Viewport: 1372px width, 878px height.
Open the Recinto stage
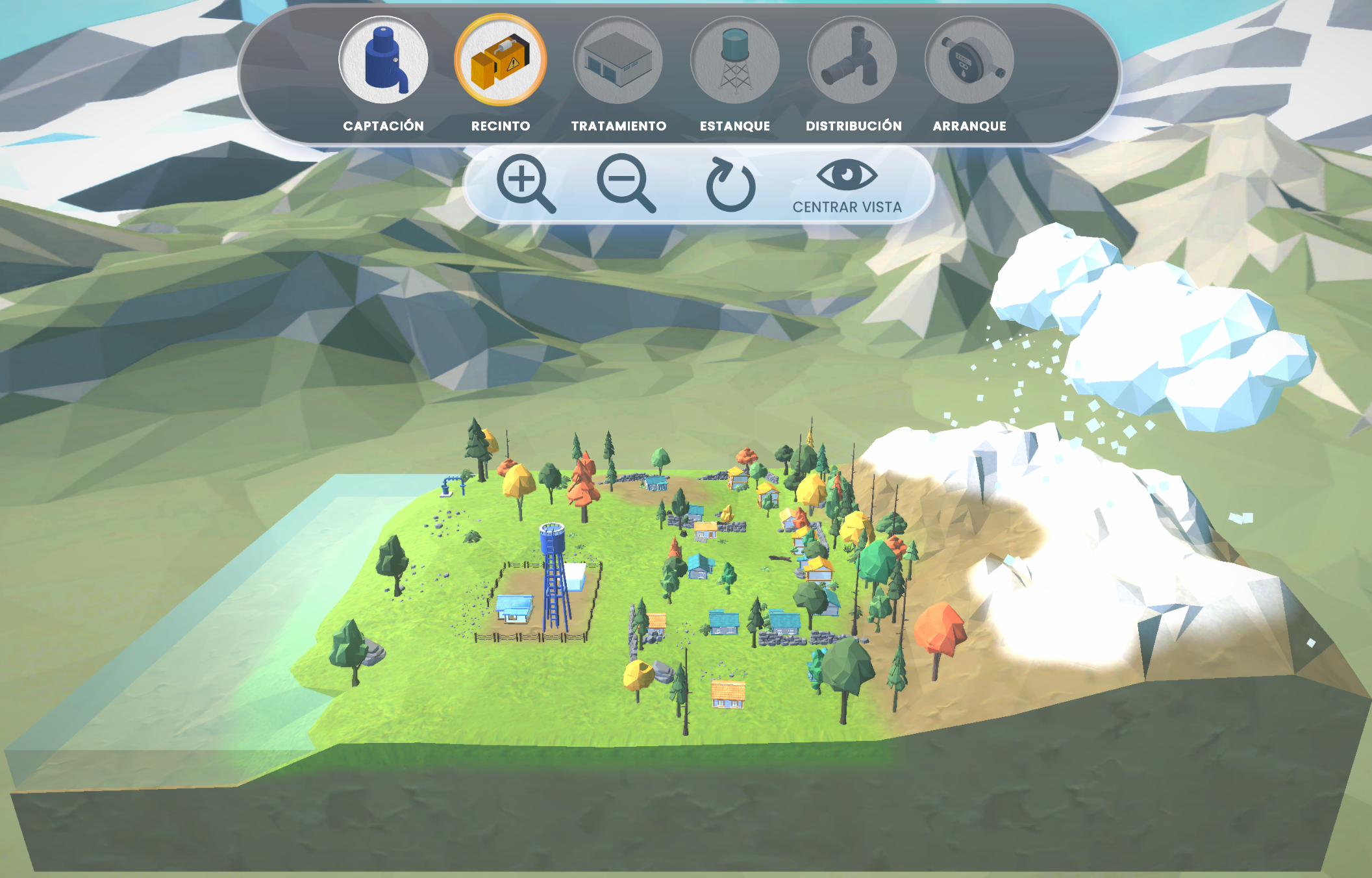tap(501, 60)
